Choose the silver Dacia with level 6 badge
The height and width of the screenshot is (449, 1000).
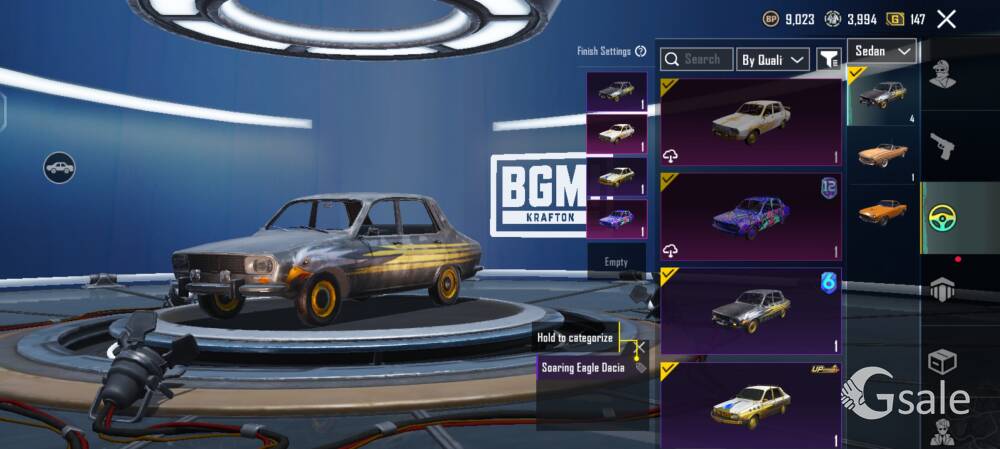click(750, 312)
